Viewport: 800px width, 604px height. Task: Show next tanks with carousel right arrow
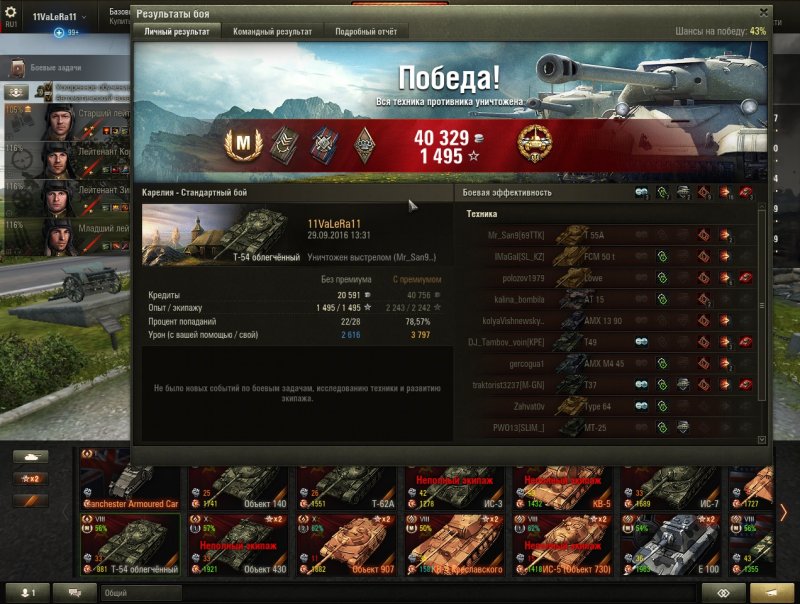pos(783,513)
